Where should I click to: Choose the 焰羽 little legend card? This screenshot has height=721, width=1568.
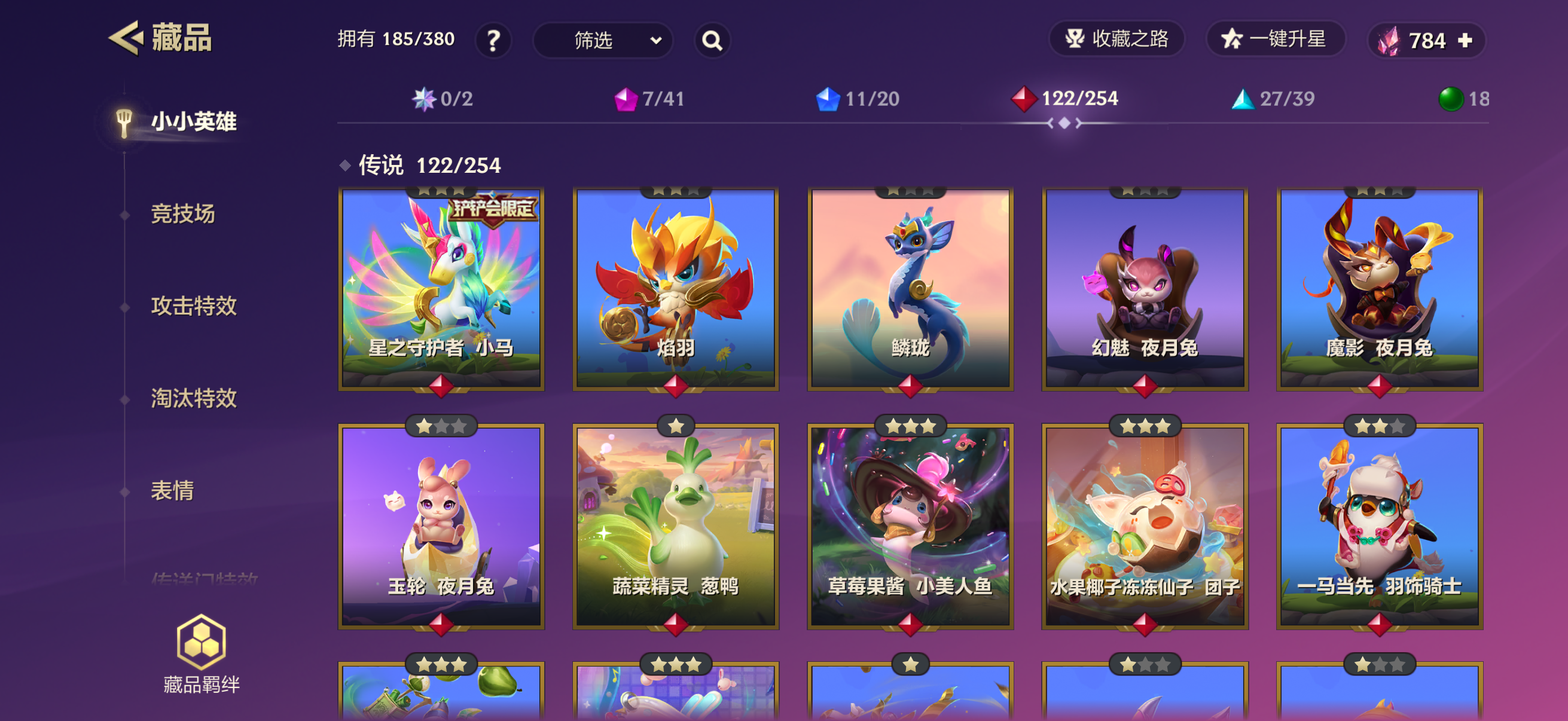coord(676,288)
